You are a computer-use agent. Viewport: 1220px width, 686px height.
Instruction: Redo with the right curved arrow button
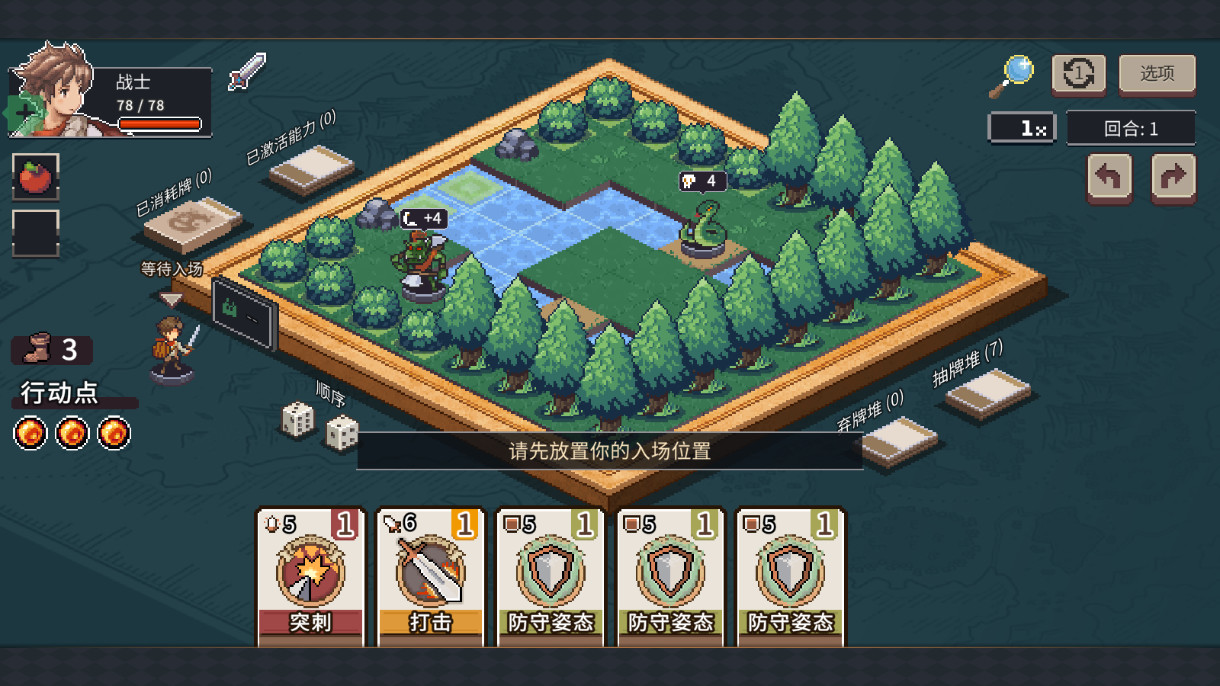(x=1173, y=178)
